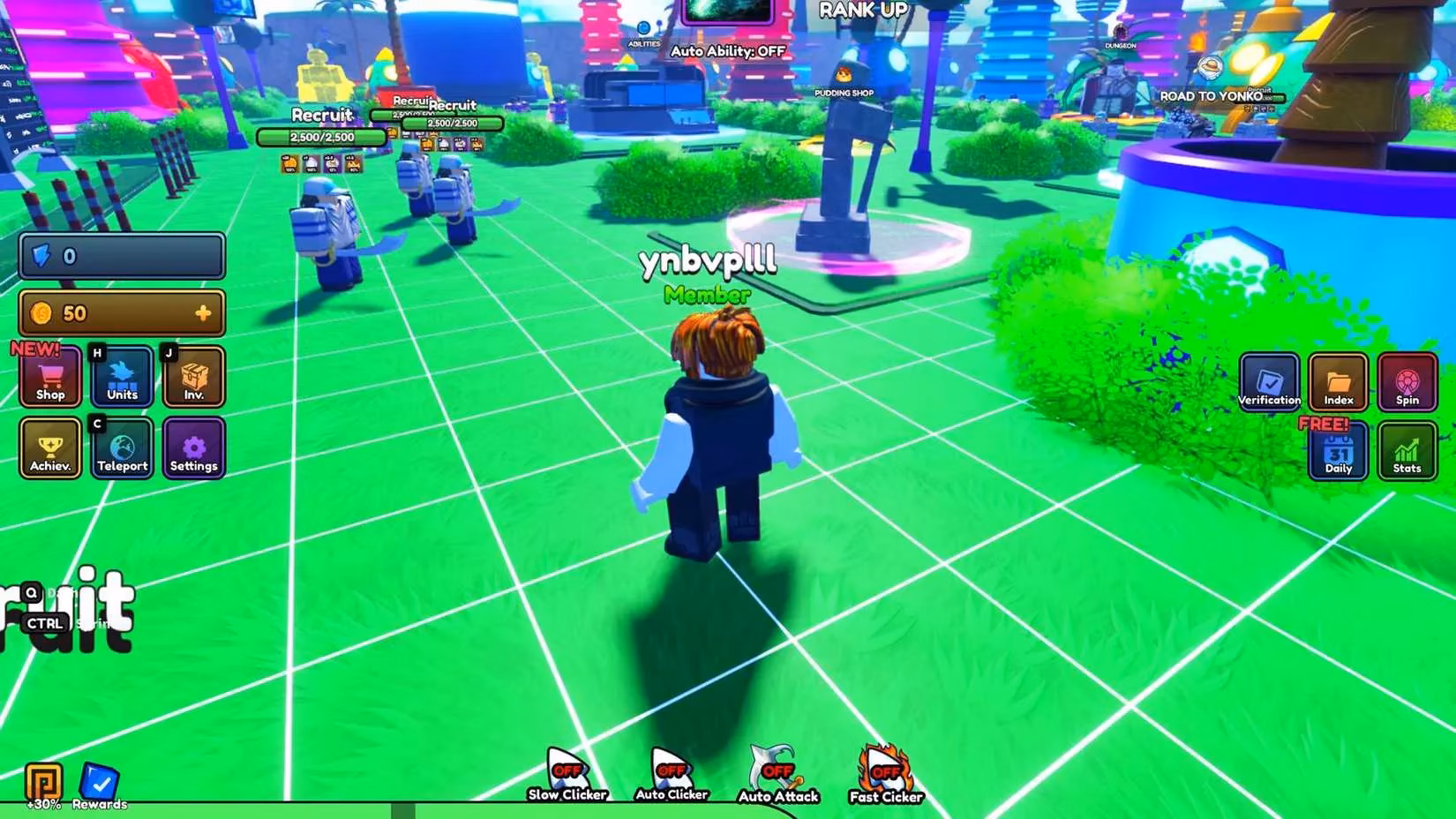
Task: Open the Units panel
Action: pos(122,376)
